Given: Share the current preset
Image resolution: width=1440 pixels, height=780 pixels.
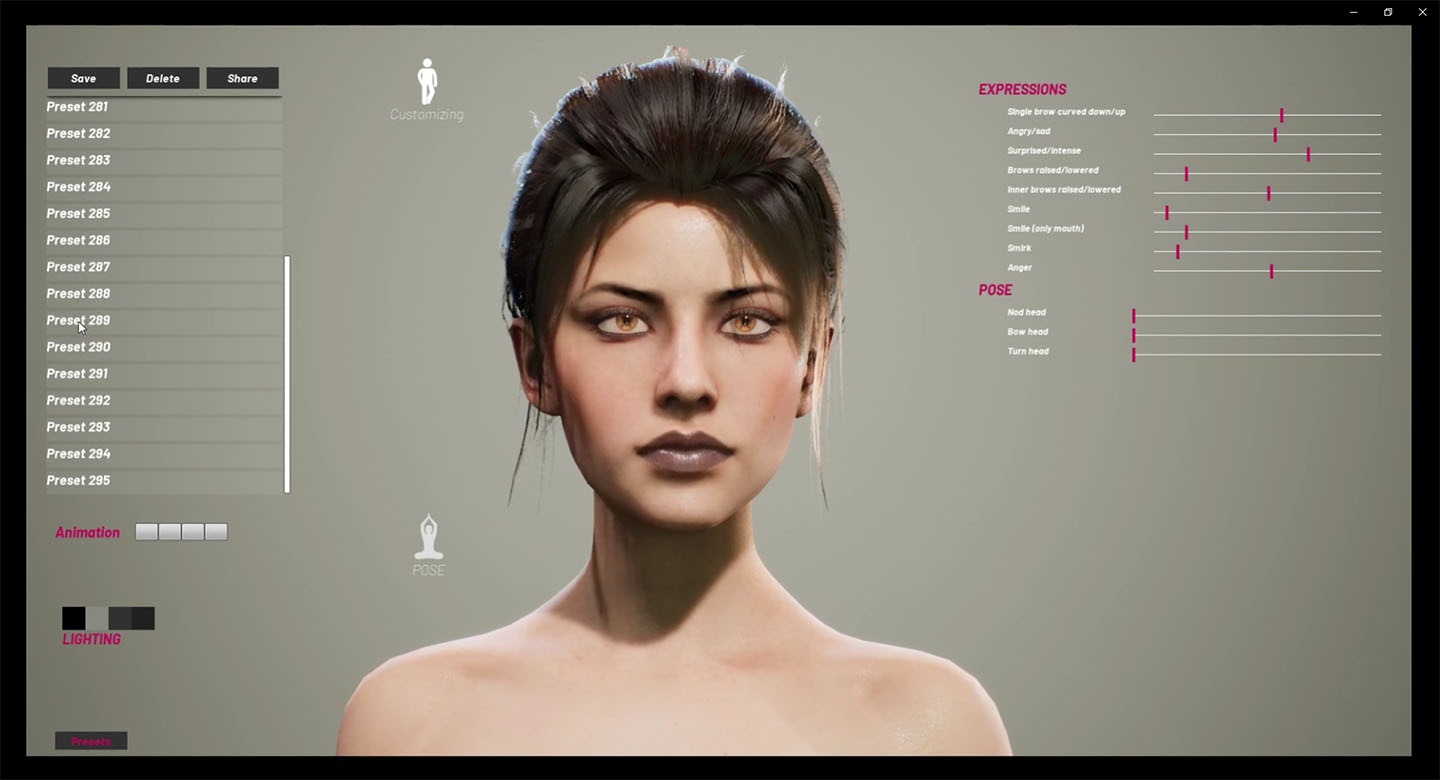Looking at the screenshot, I should [x=242, y=78].
